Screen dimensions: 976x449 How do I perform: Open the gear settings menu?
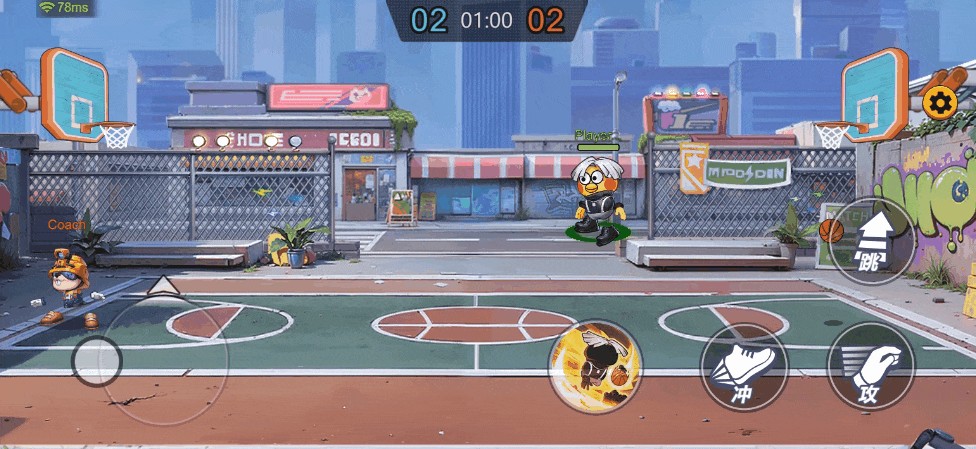pyautogui.click(x=940, y=101)
